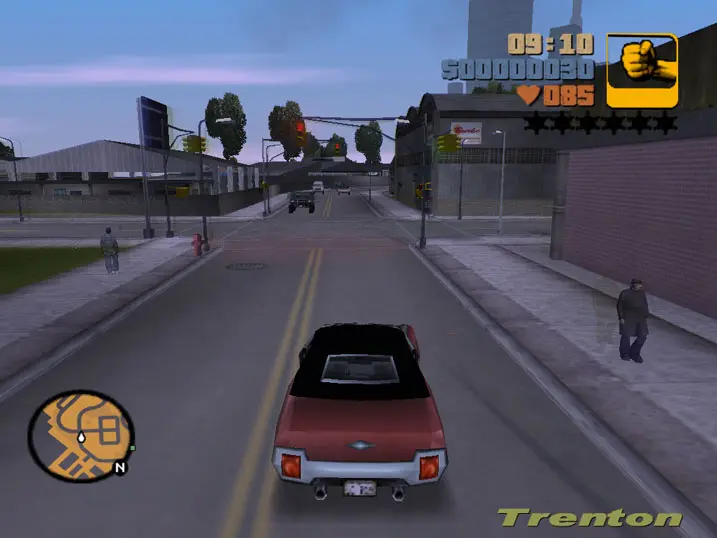717x538 pixels.
Task: Select the fist weapon icon
Action: [x=641, y=70]
